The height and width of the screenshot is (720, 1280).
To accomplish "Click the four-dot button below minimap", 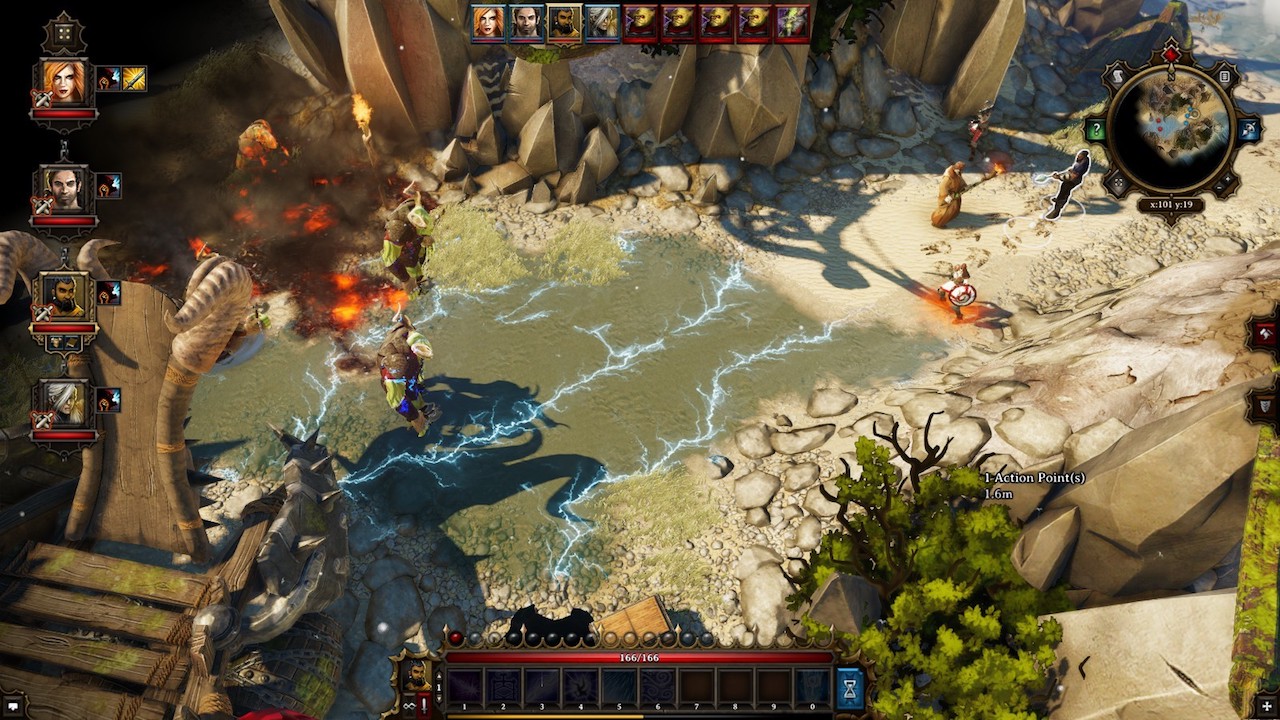I will coord(1118,183).
